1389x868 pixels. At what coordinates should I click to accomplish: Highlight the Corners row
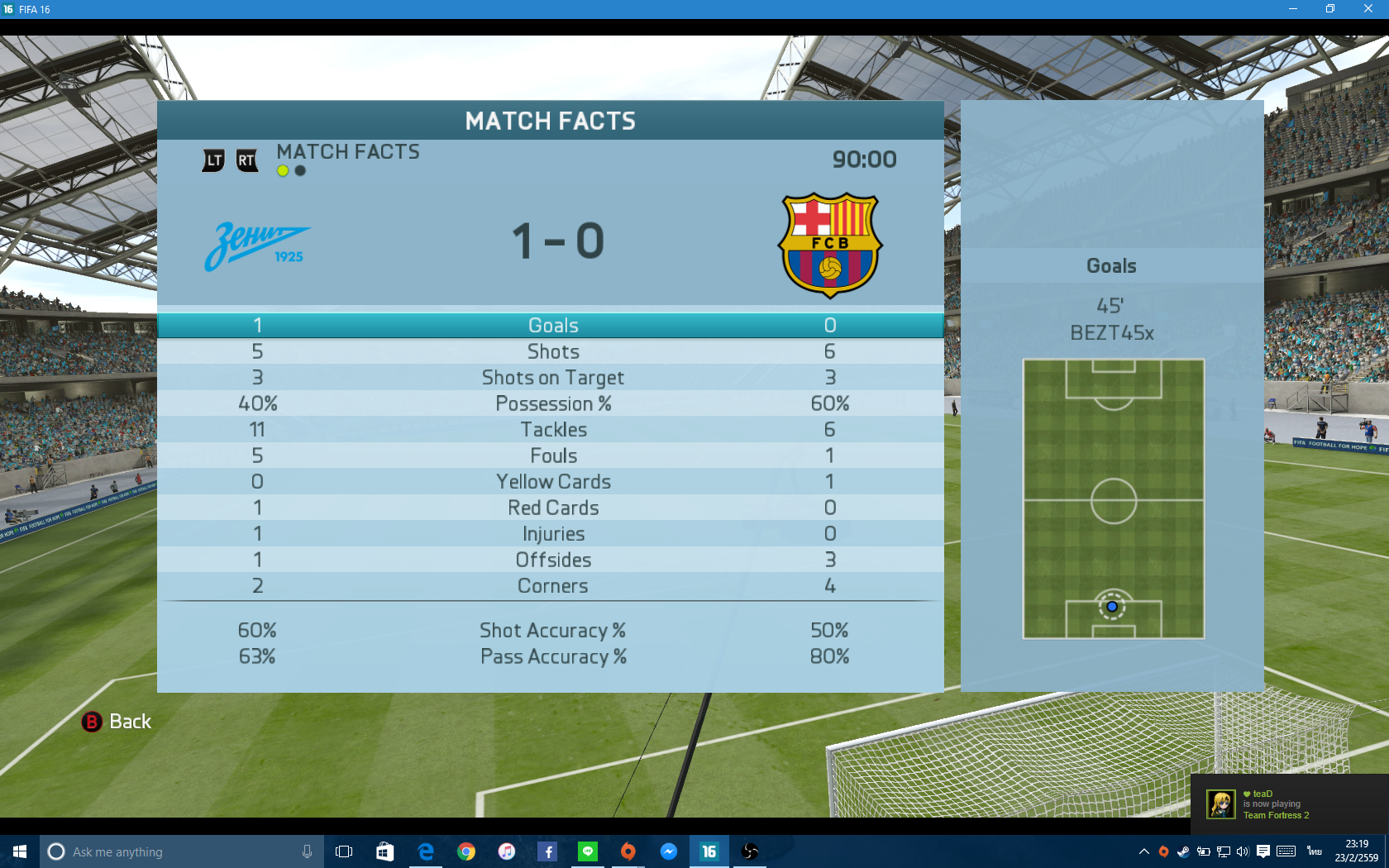[552, 586]
